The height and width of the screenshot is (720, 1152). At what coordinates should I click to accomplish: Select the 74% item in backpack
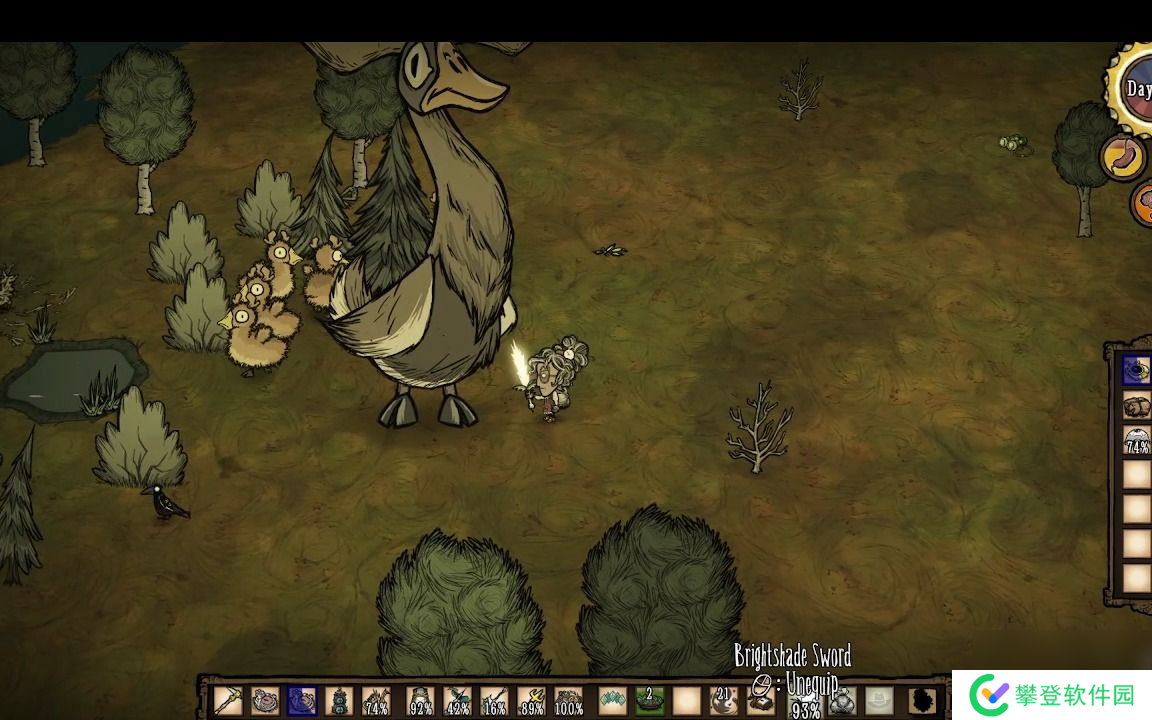point(1137,440)
